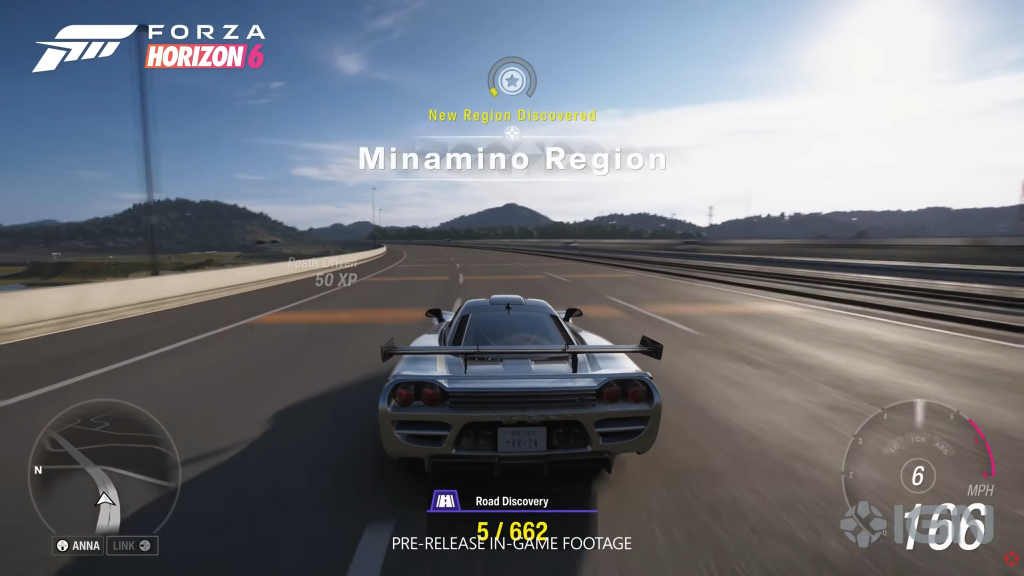Click the New Region Discovered star badge
The width and height of the screenshot is (1024, 576).
[511, 77]
